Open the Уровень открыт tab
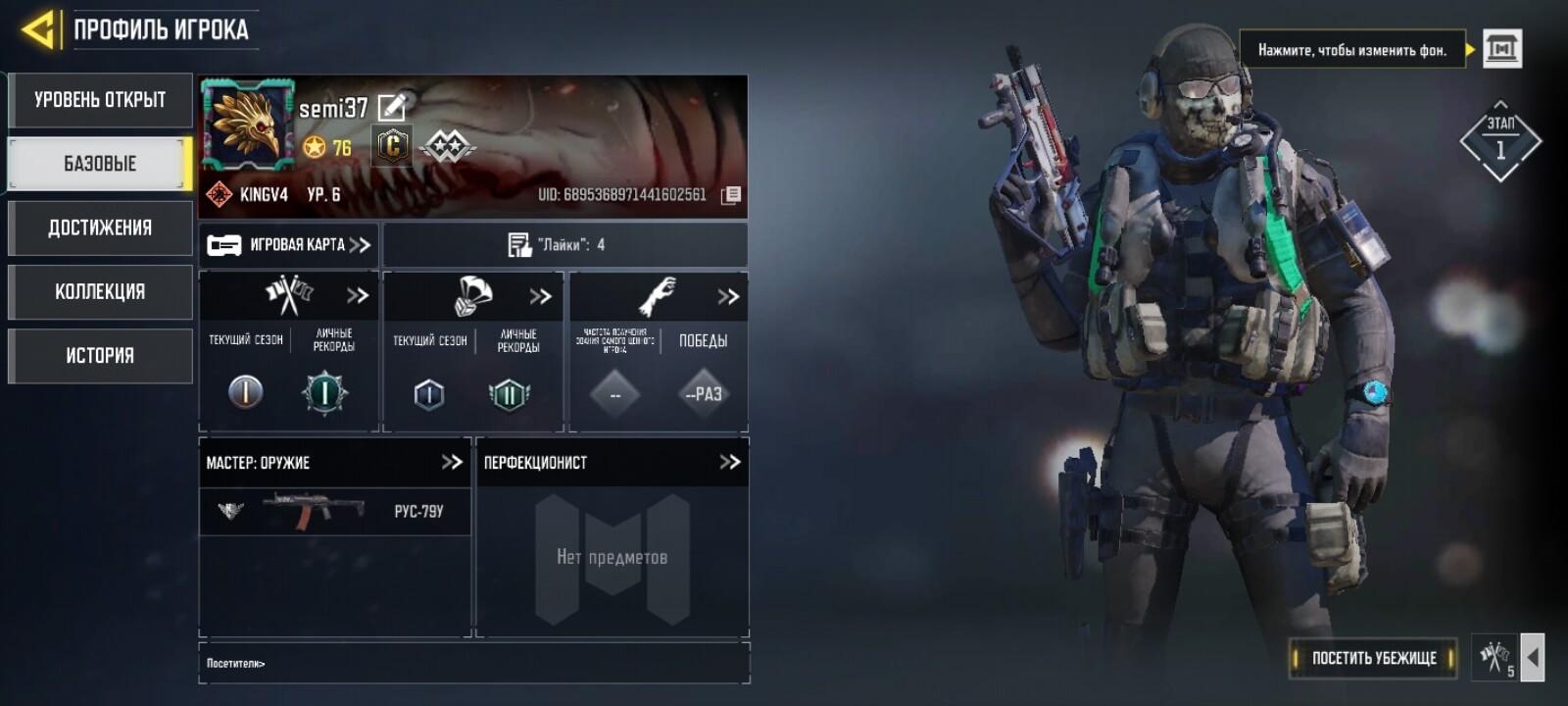The image size is (1568, 706). (100, 100)
